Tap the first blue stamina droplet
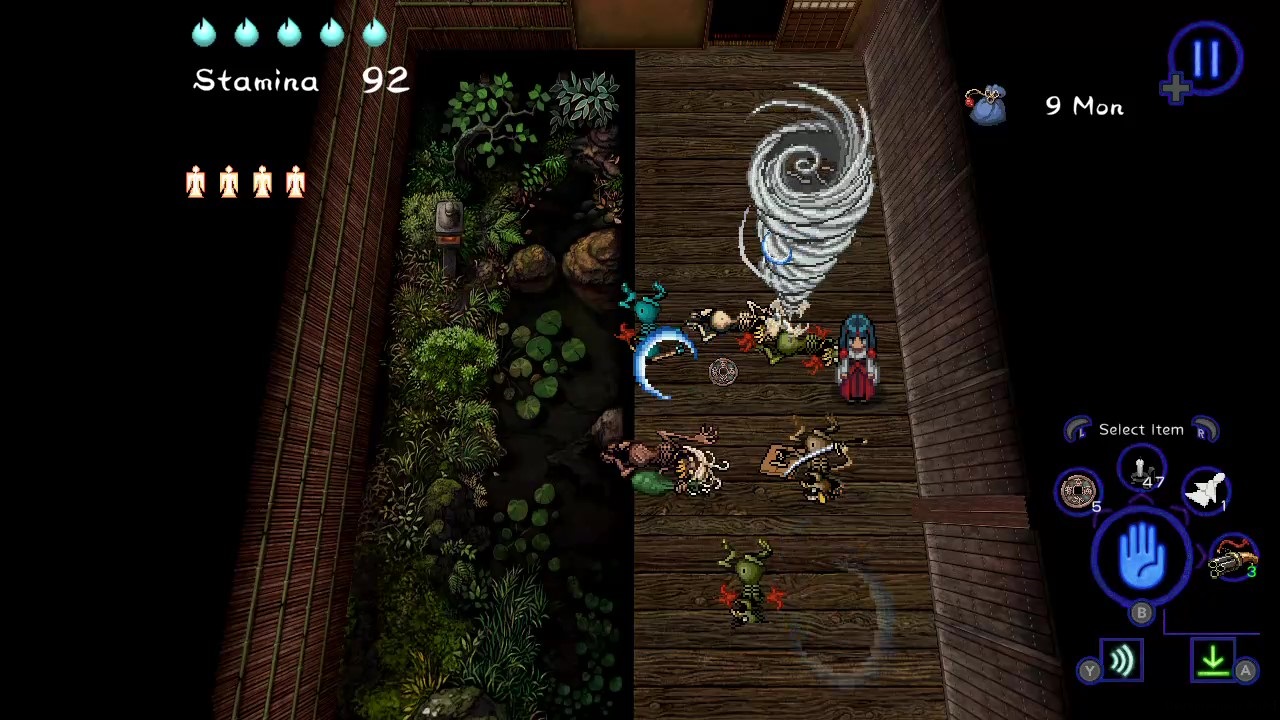 [203, 33]
